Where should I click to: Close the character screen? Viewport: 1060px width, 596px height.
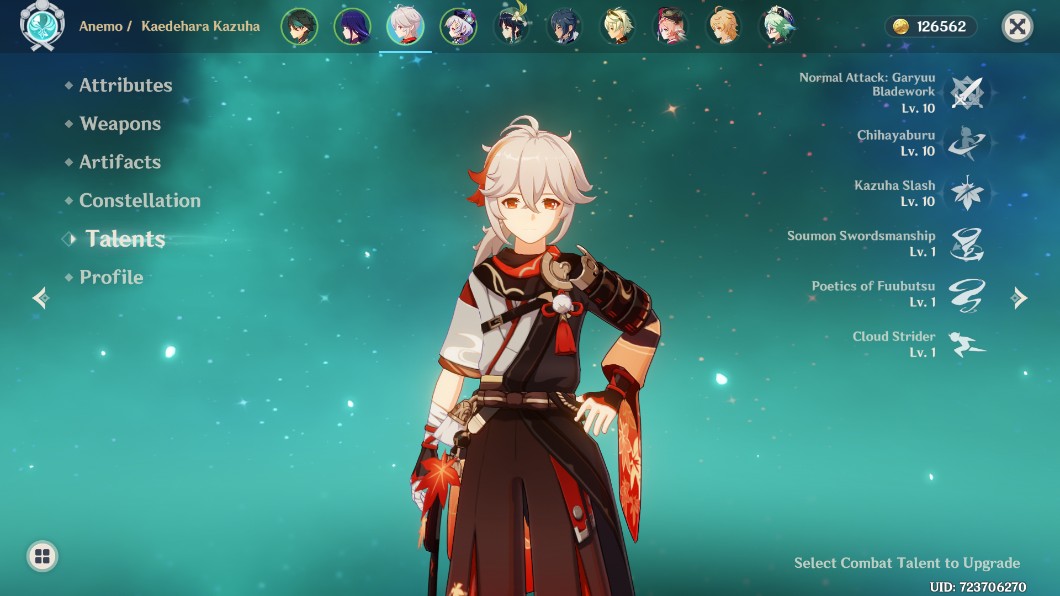click(x=1017, y=27)
